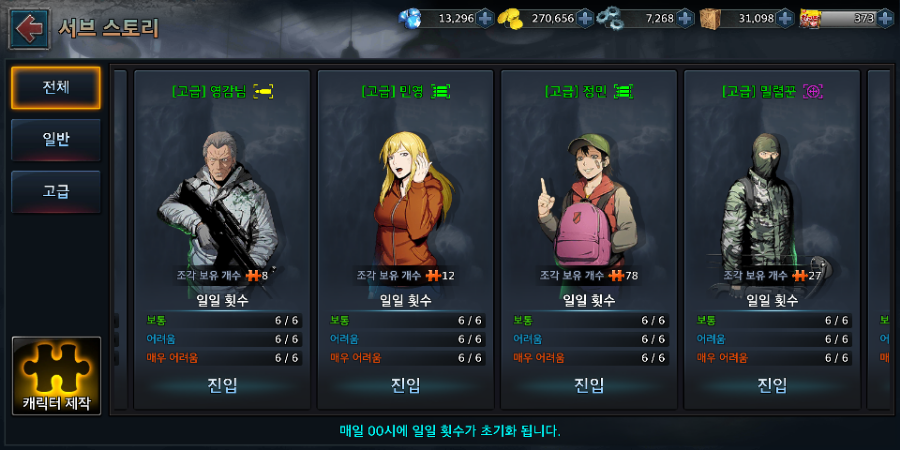Add wooden crate resources with plus button
900x450 pixels.
coord(785,18)
